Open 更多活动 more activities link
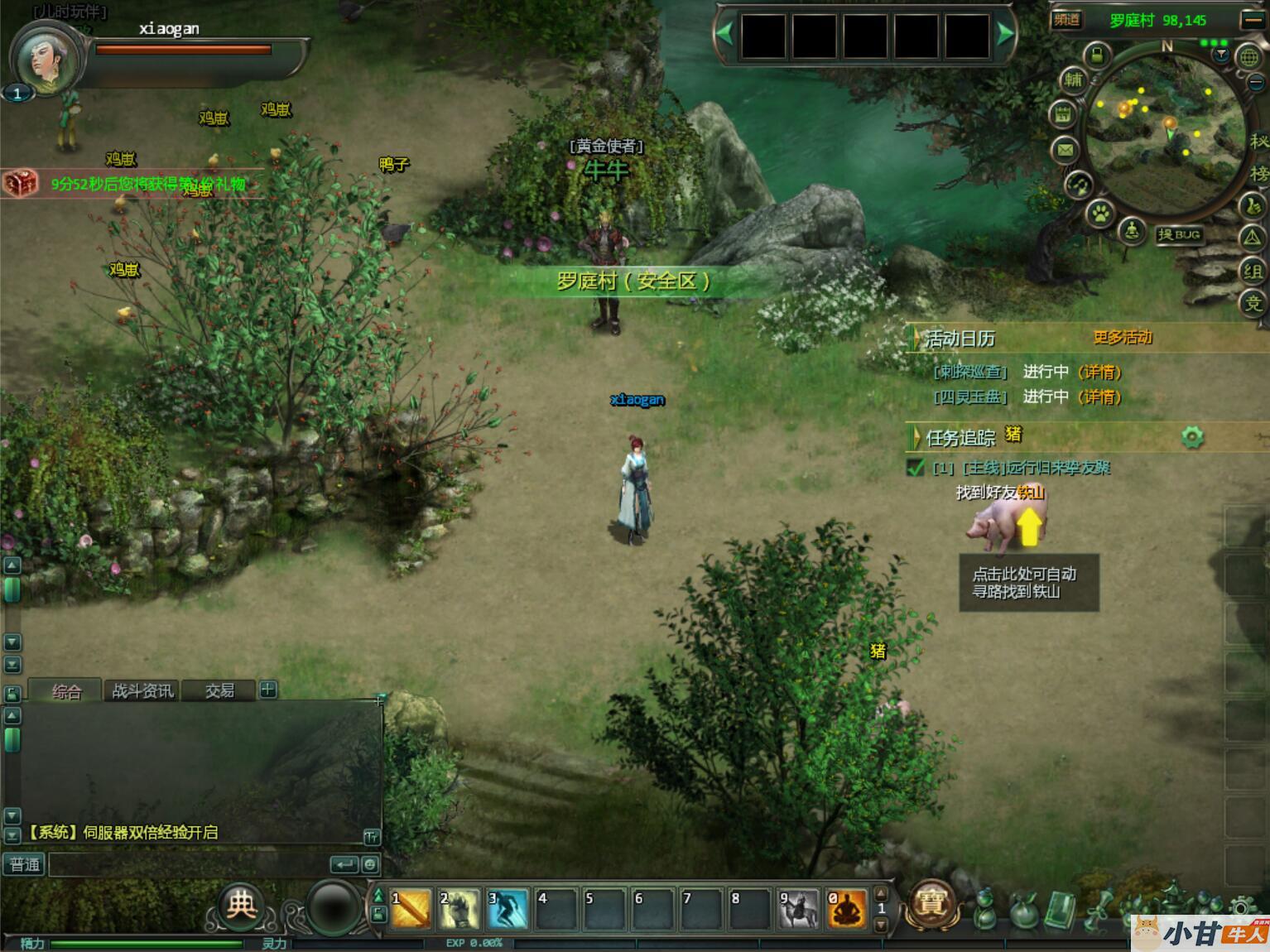Screen dimensions: 1270x952 click(x=1122, y=337)
